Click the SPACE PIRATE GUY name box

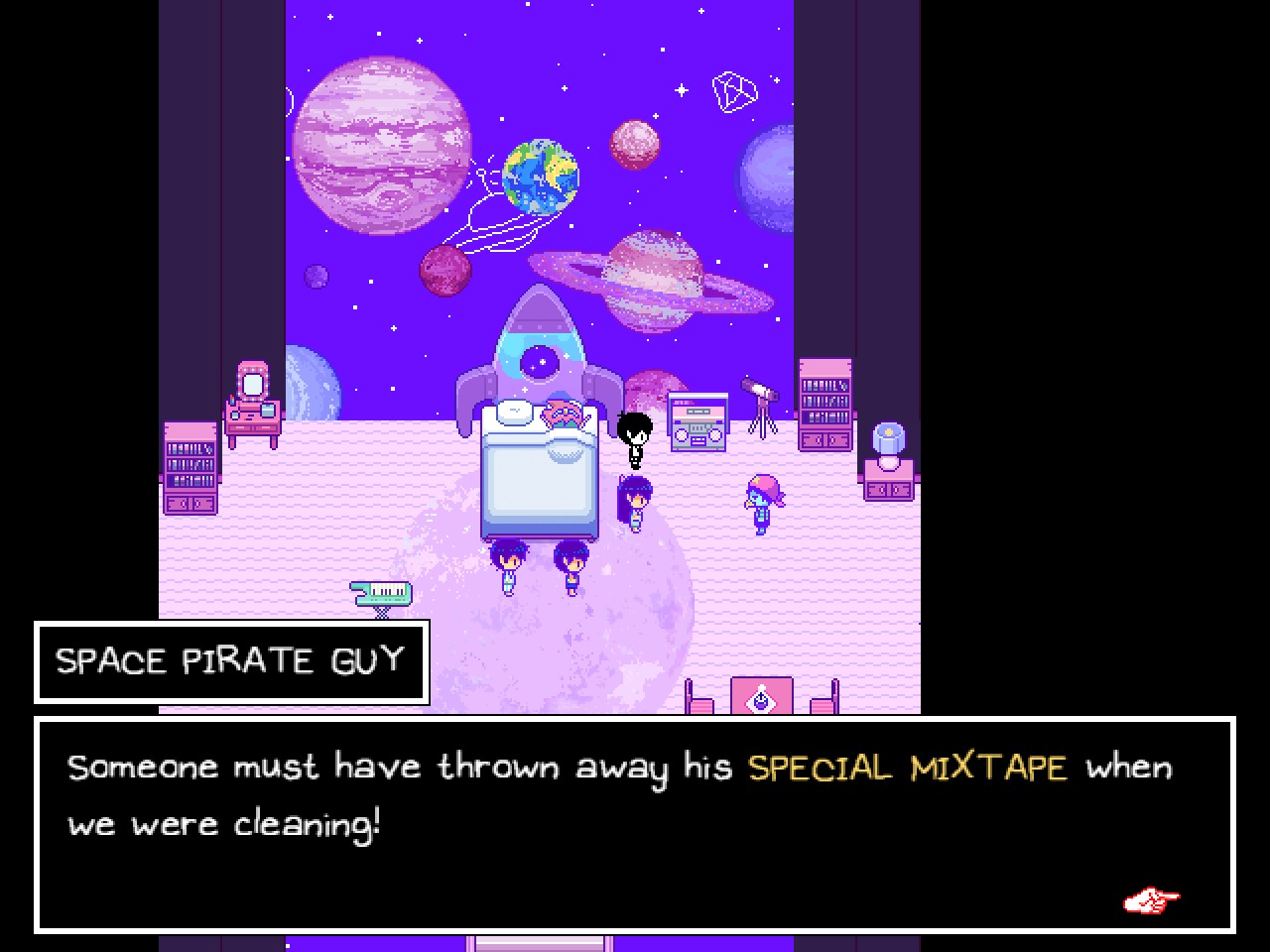click(x=230, y=661)
